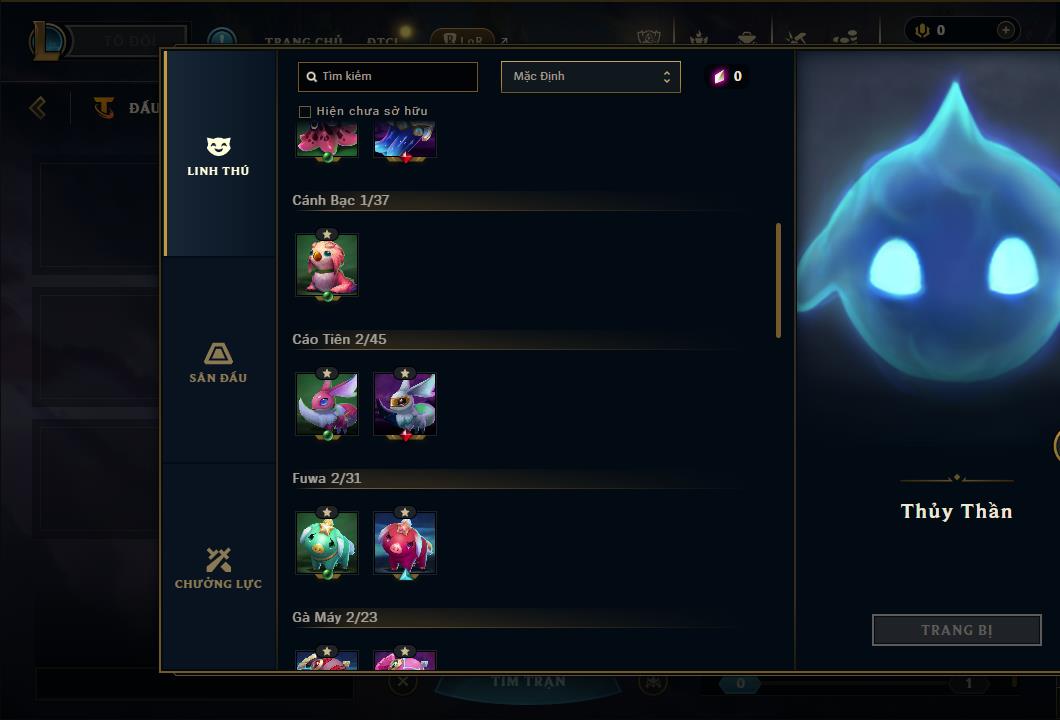Click the Tìm Trận find match button
This screenshot has height=720, width=1060.
click(x=528, y=683)
